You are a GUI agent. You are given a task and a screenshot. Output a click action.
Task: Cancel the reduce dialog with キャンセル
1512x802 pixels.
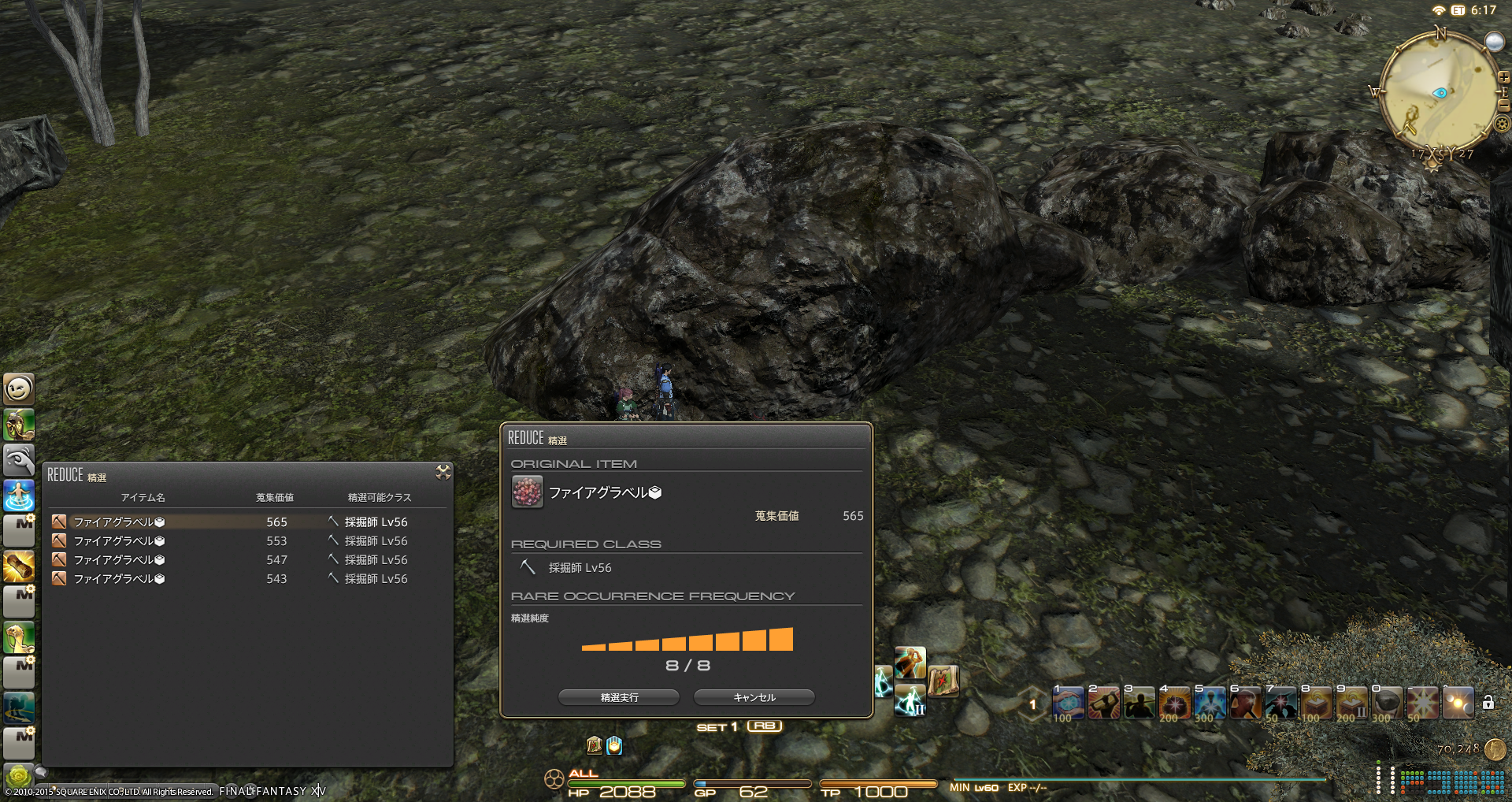point(754,697)
